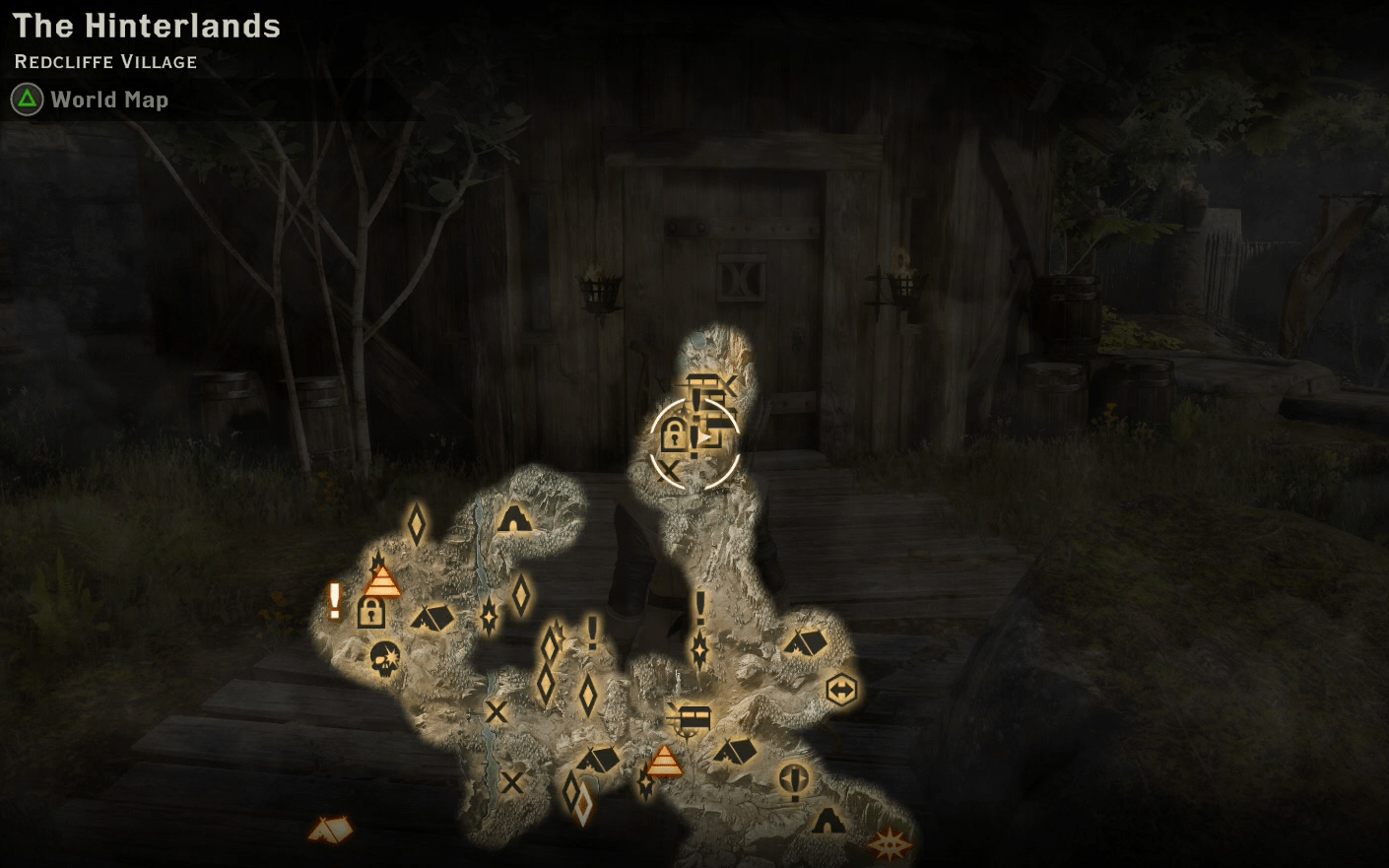Click the Redcliffe Village location label
1389x868 pixels.
(x=104, y=61)
